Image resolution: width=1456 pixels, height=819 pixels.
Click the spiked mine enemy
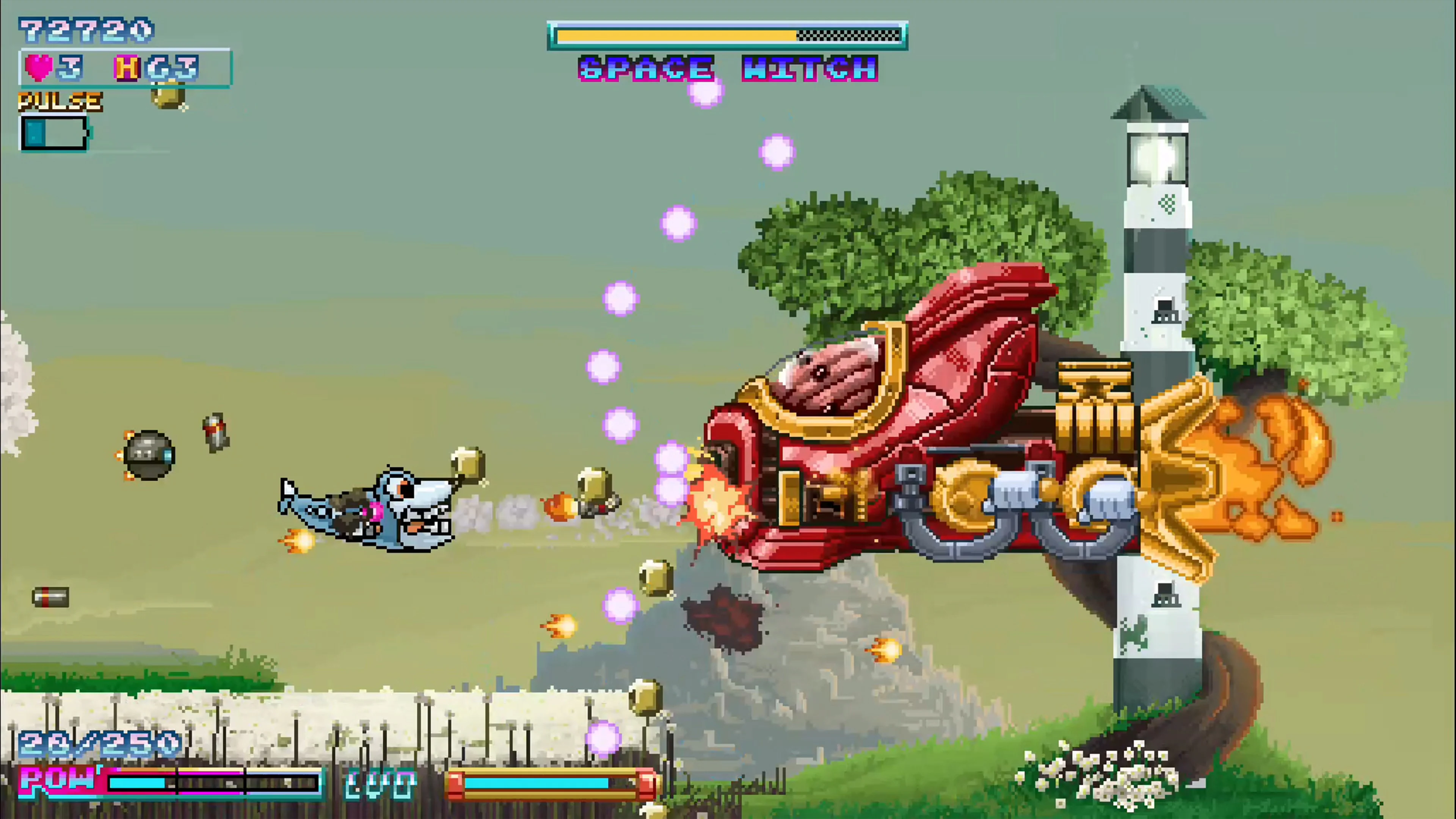tap(148, 455)
